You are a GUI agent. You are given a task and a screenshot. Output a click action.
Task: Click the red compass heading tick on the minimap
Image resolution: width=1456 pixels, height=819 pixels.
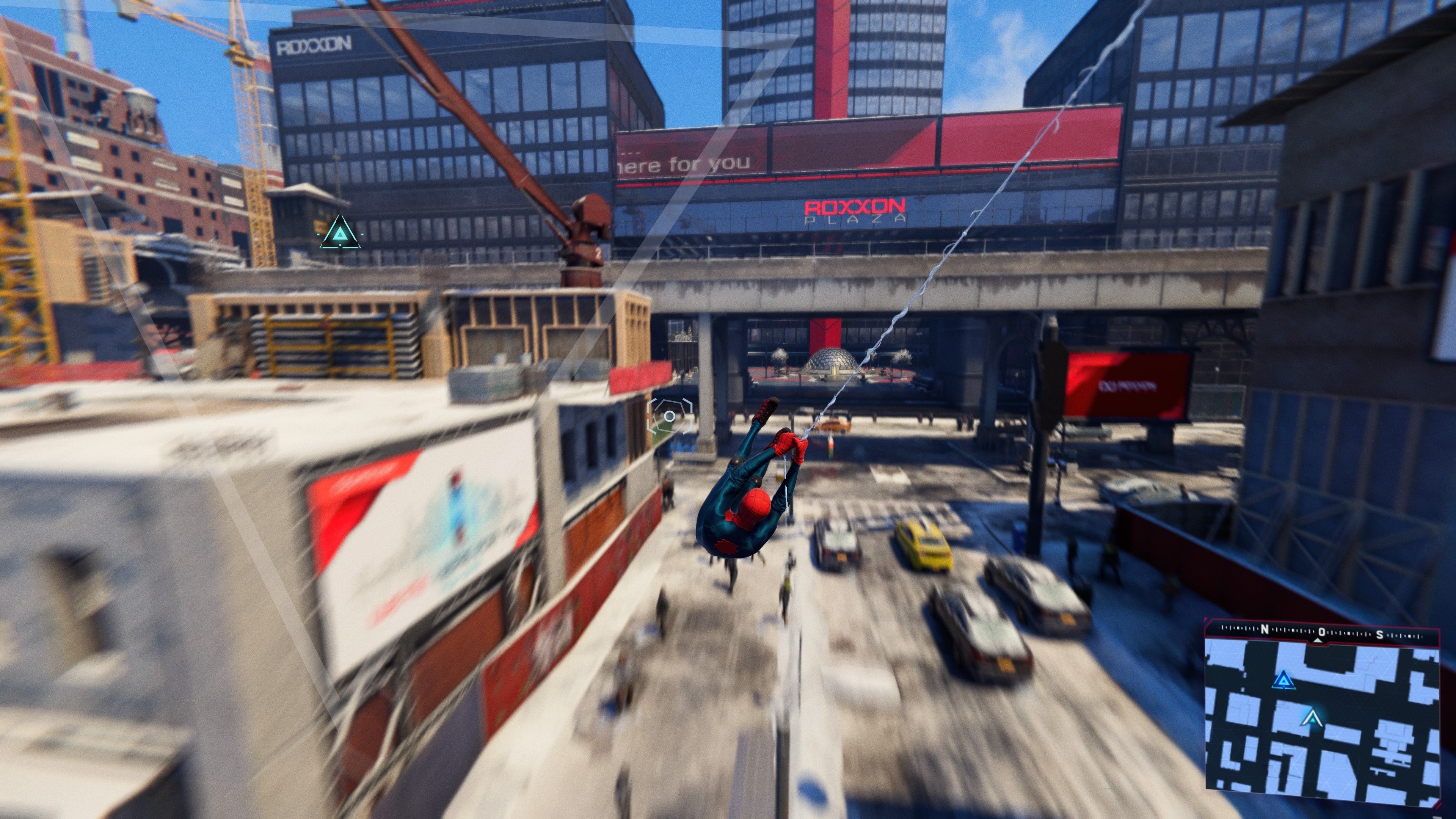(1319, 642)
